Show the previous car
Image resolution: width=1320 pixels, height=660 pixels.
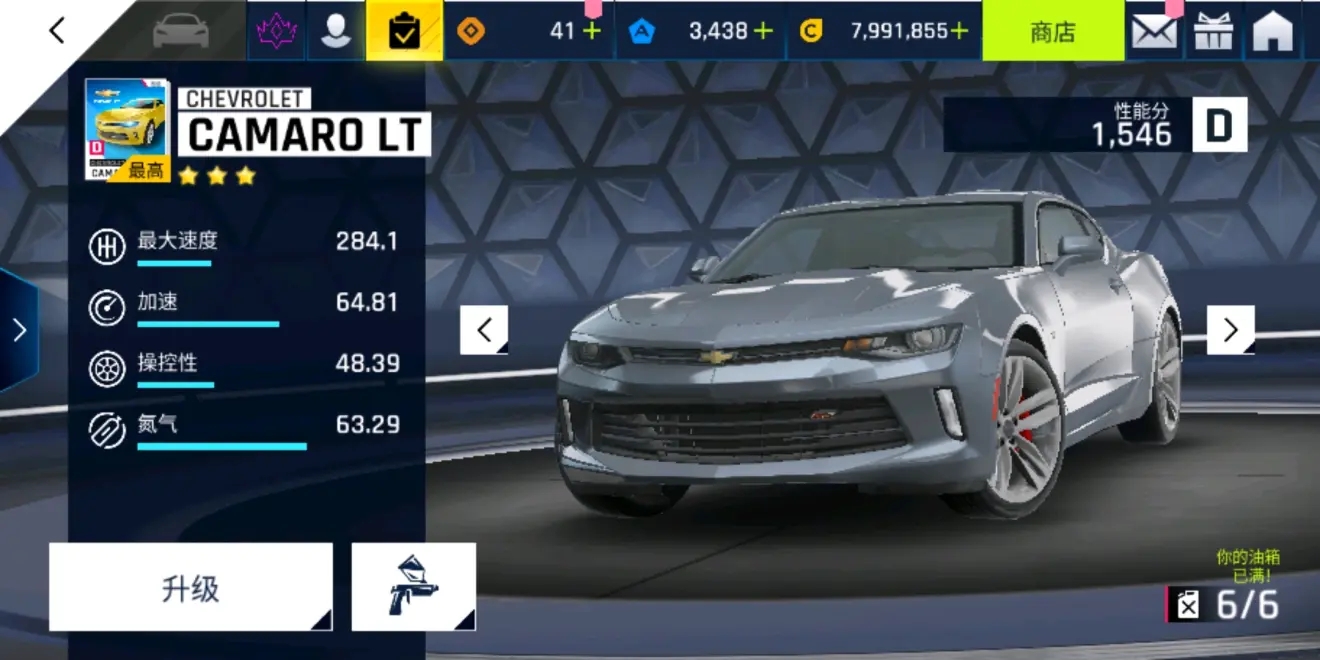point(484,330)
